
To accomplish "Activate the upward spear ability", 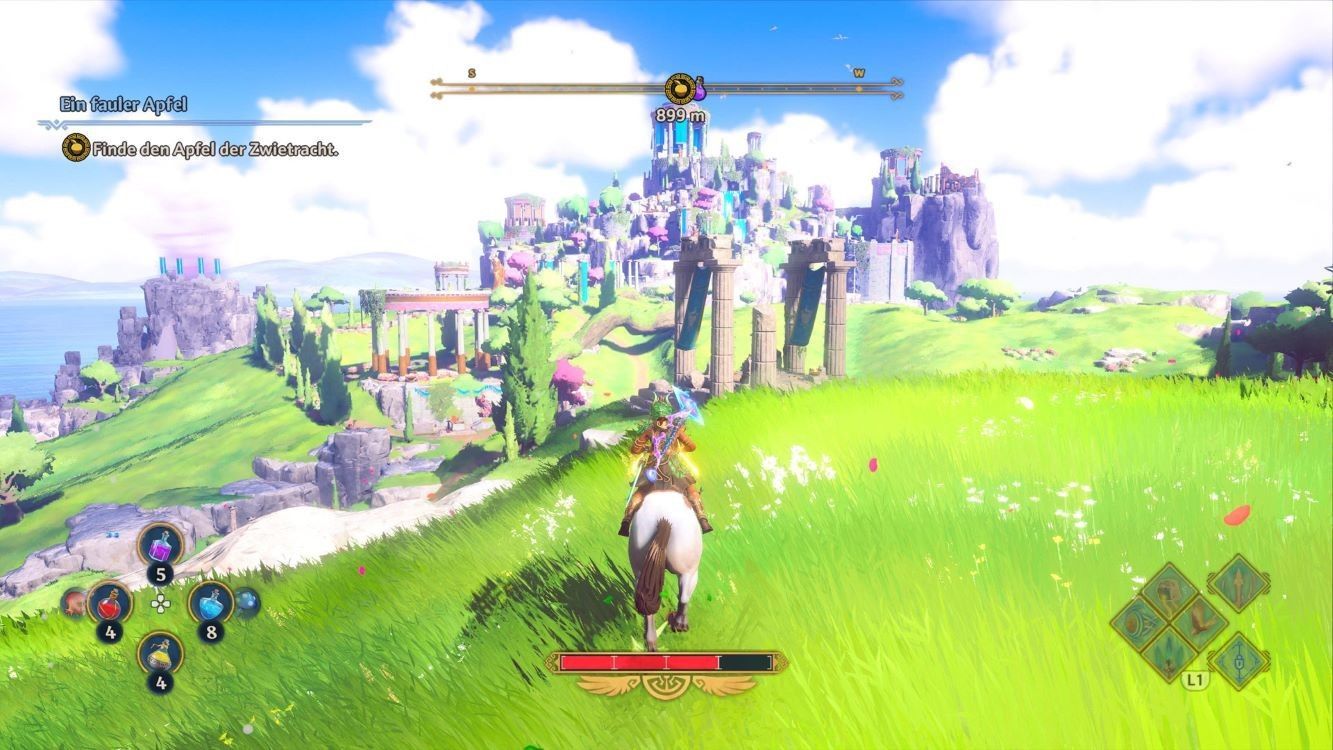I will pyautogui.click(x=1238, y=584).
